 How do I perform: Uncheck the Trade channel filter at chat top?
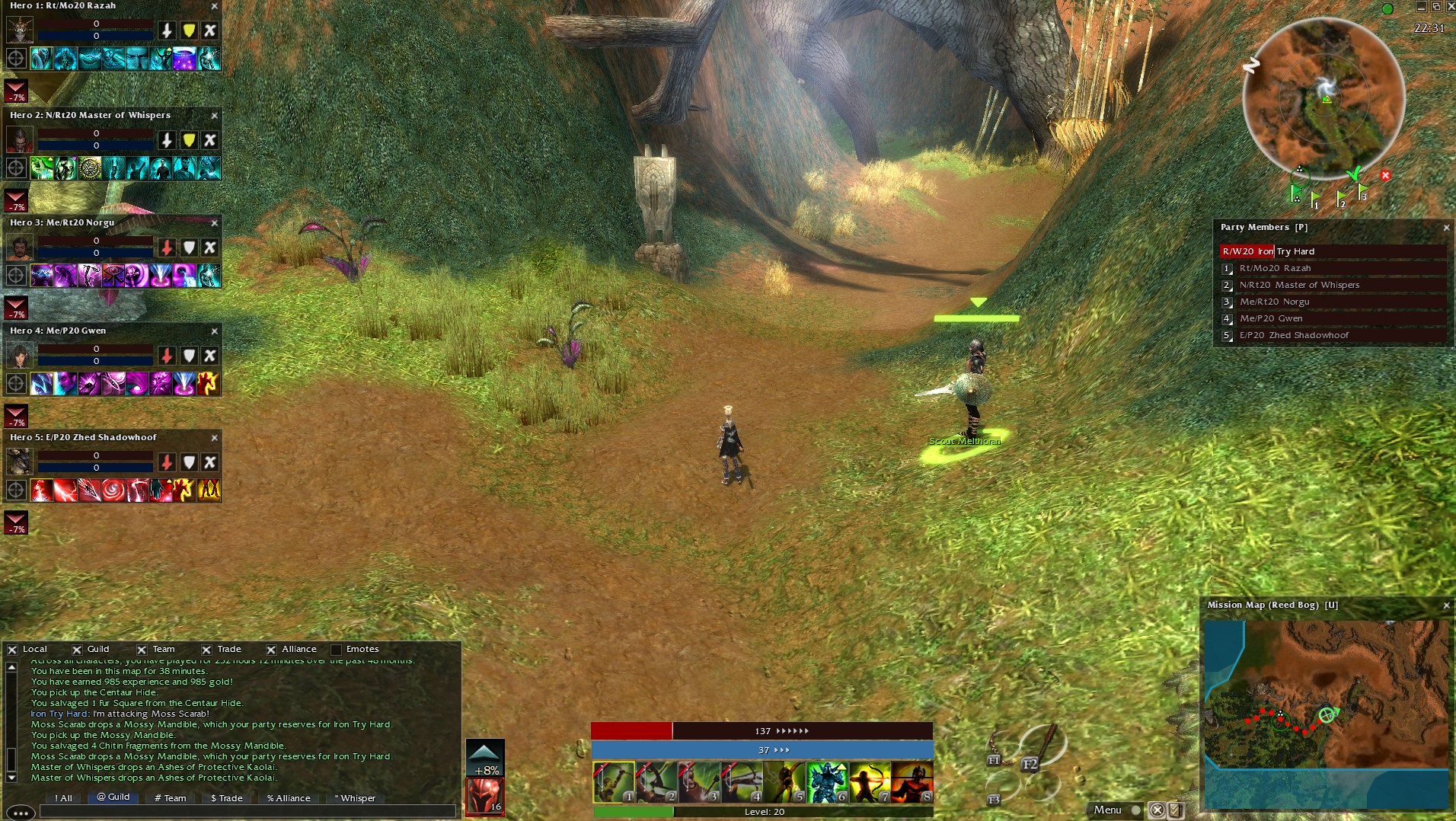coord(206,650)
